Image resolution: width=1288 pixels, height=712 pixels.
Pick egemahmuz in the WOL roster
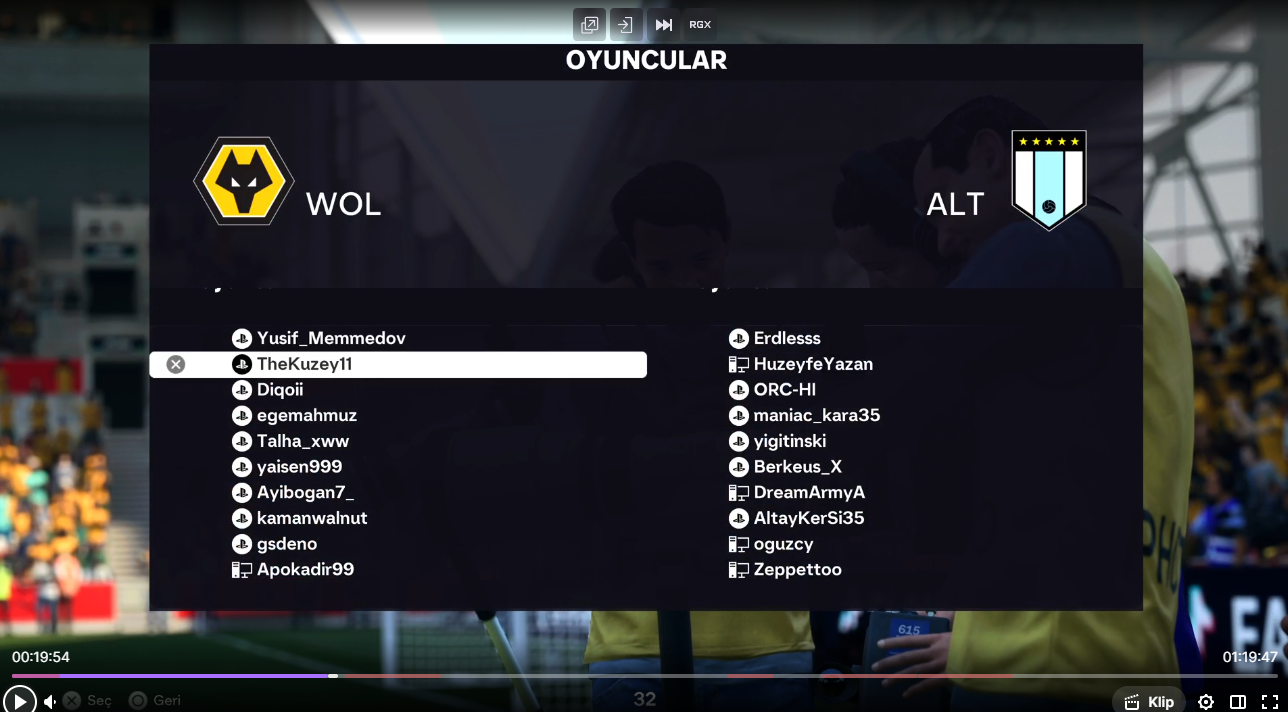(x=306, y=416)
